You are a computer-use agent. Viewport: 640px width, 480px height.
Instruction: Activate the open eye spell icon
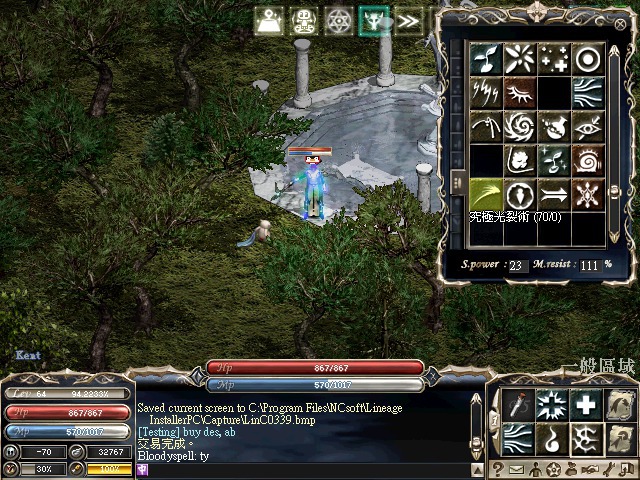pos(588,126)
